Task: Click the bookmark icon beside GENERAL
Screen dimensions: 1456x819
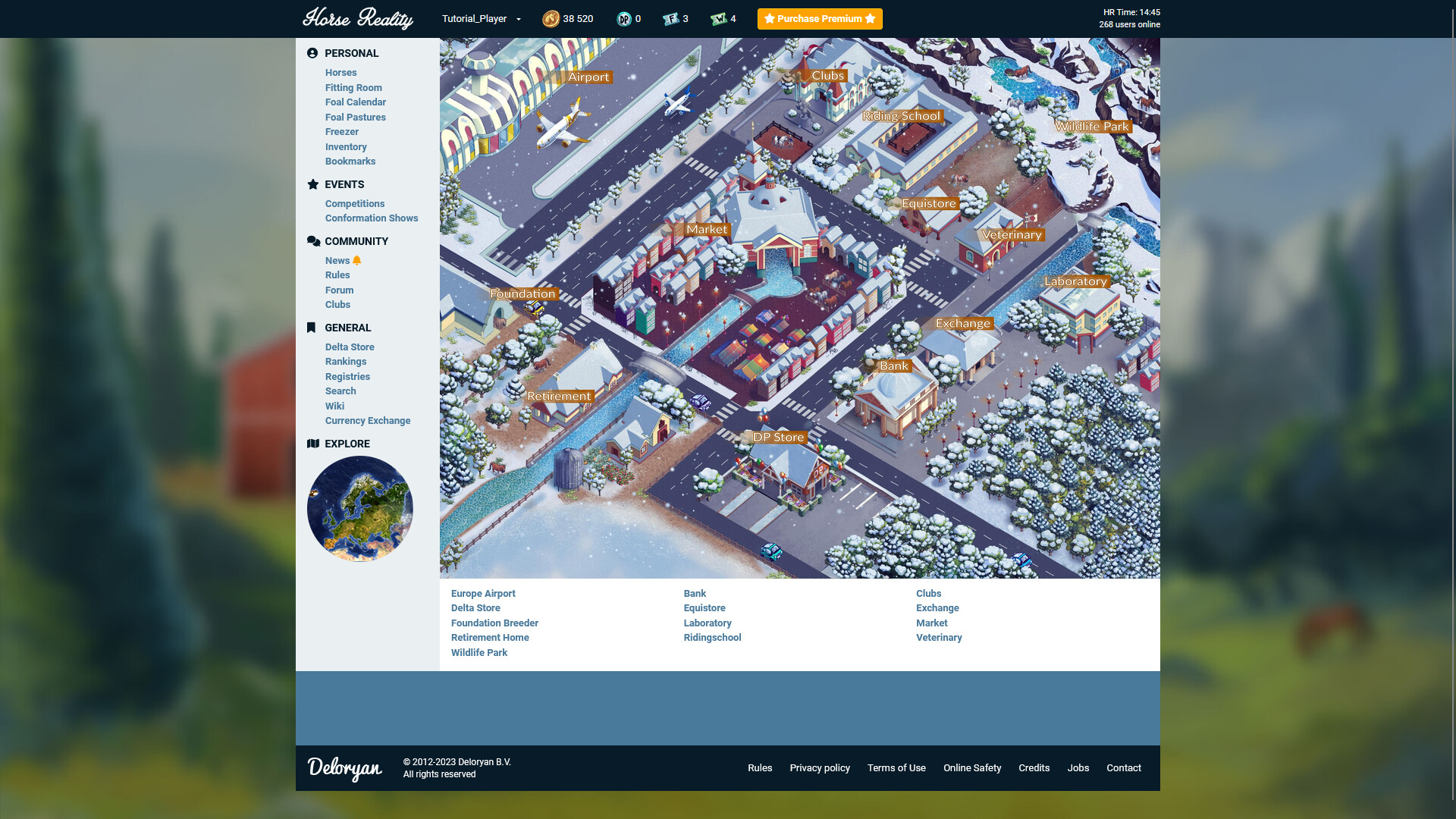Action: click(x=312, y=328)
